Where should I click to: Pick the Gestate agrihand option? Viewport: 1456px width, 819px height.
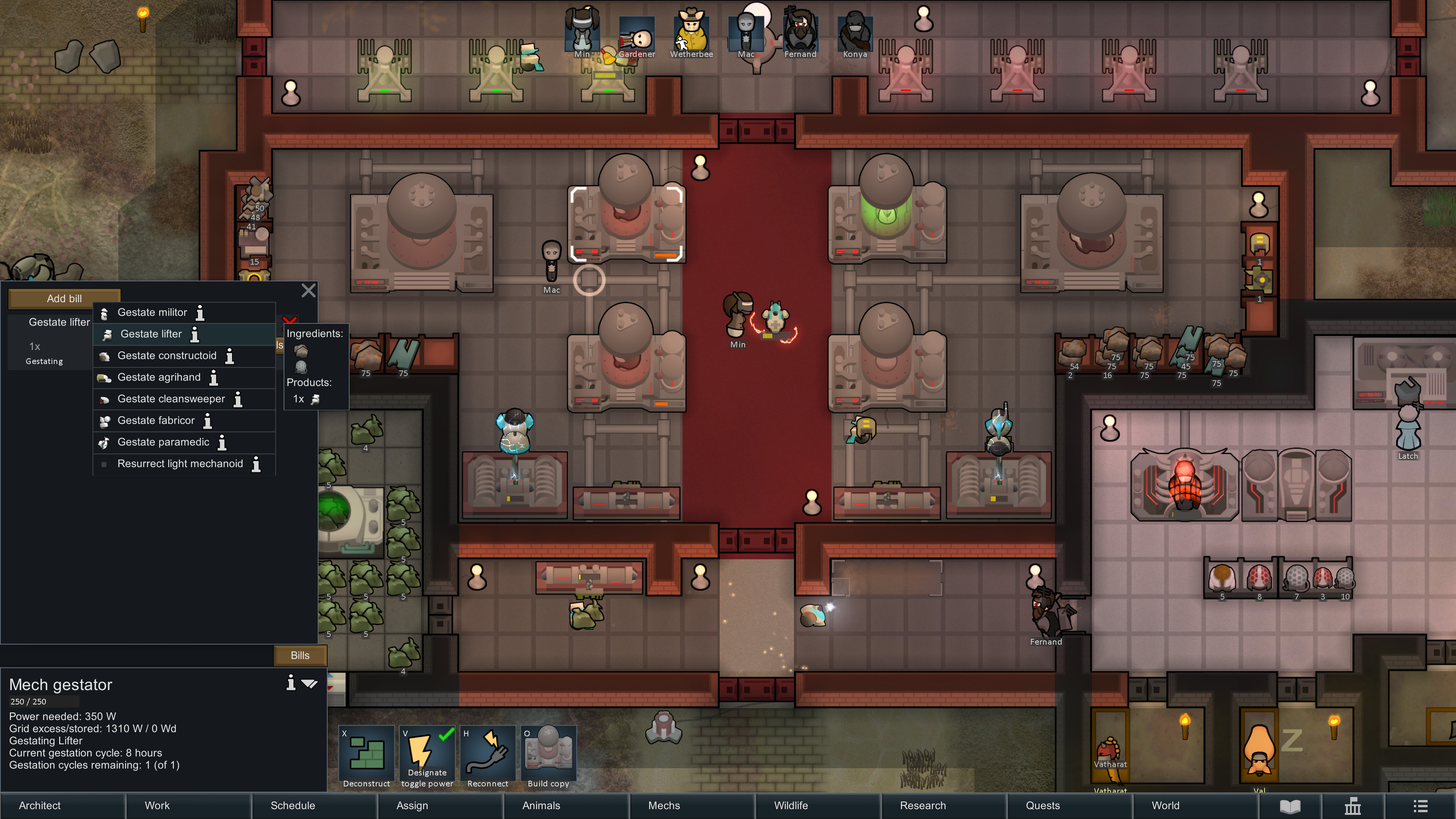(x=159, y=377)
